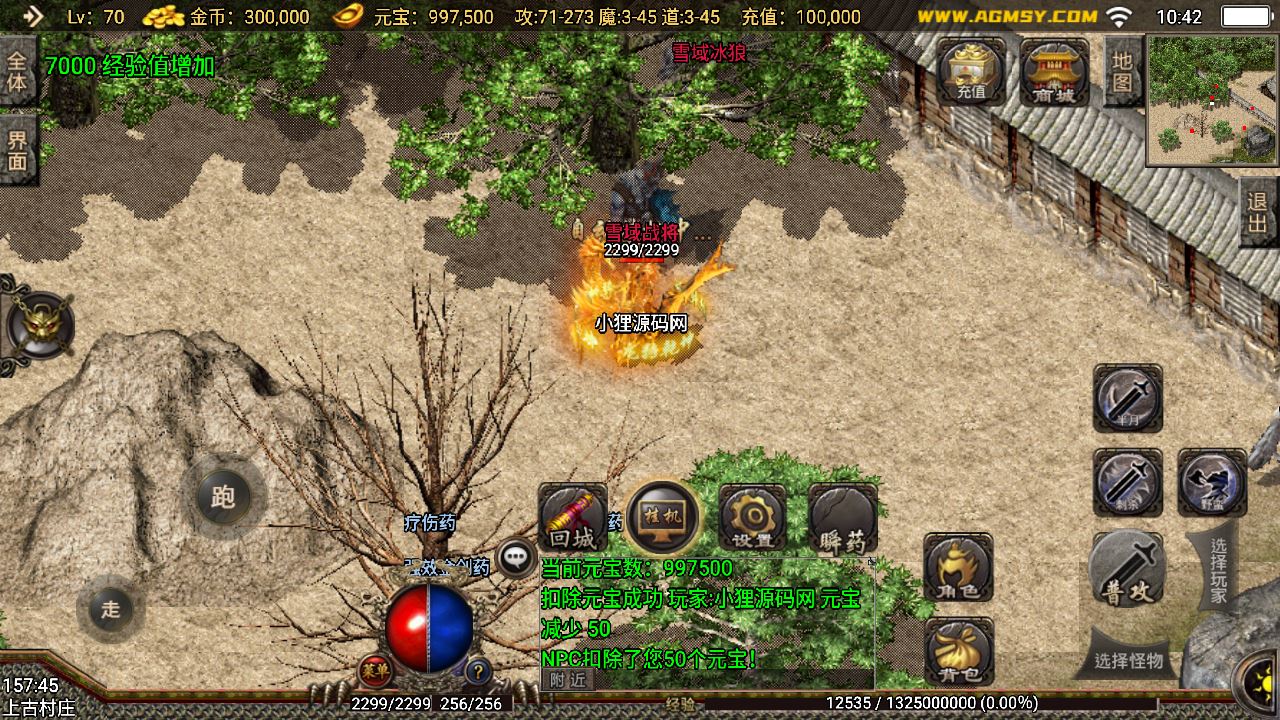
Task: Switch to the 走 walk control
Action: [110, 608]
